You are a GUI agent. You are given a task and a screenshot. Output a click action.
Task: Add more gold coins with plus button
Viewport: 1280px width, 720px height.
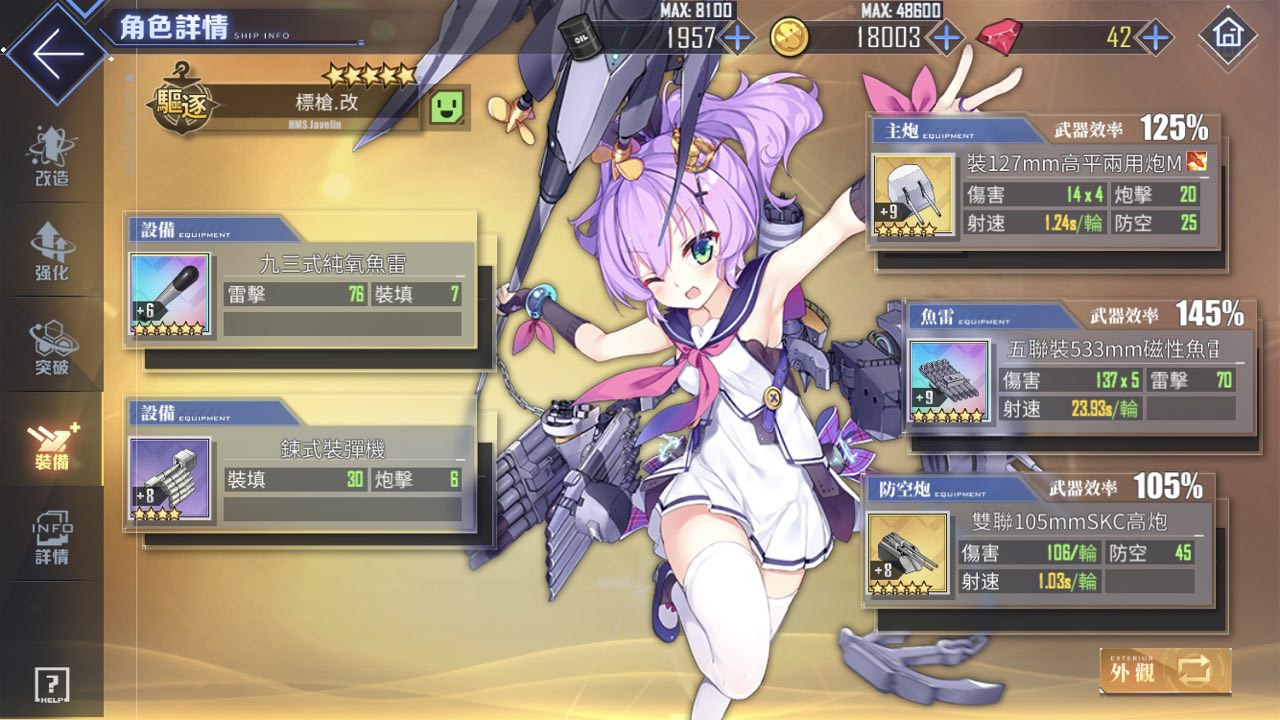point(945,38)
